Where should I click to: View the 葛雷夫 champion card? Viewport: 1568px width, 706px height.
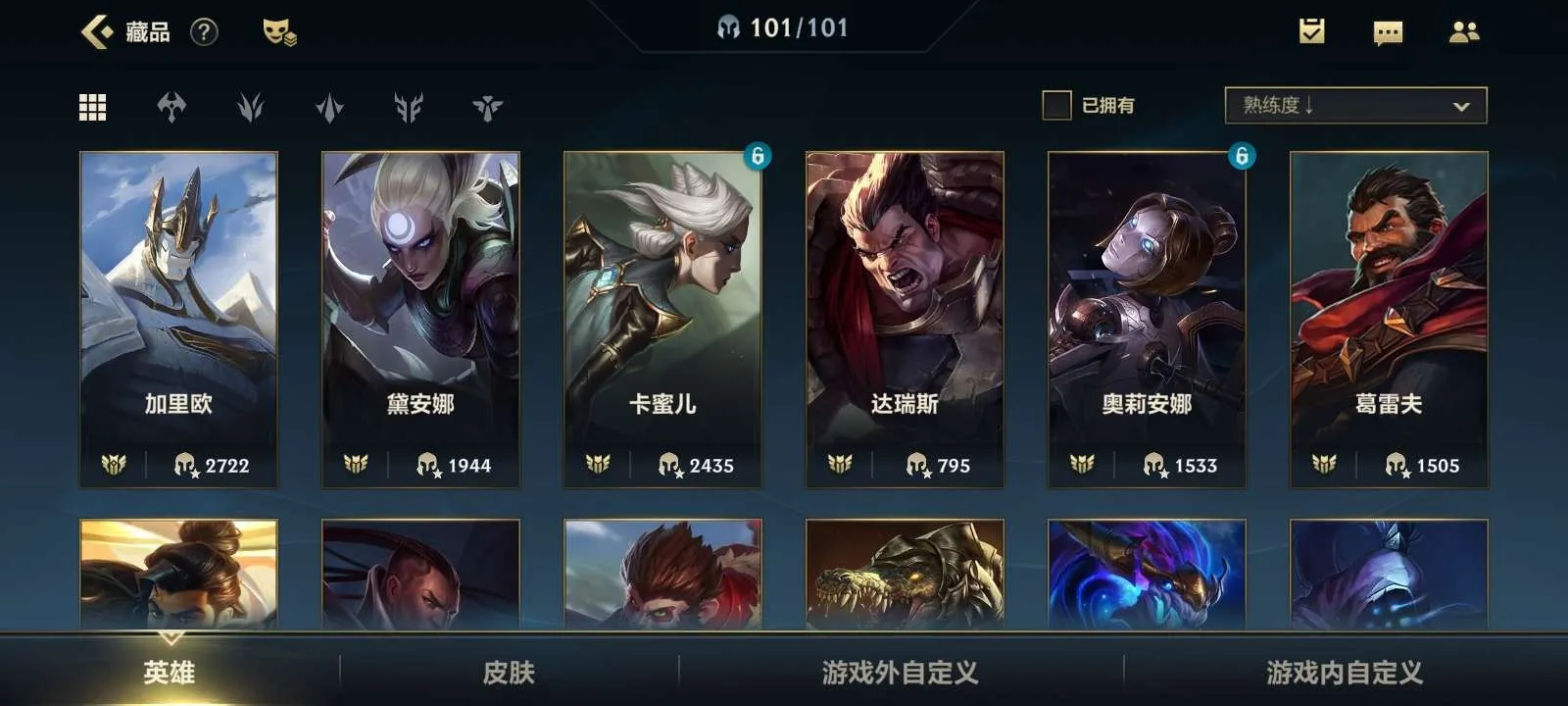pyautogui.click(x=1389, y=319)
